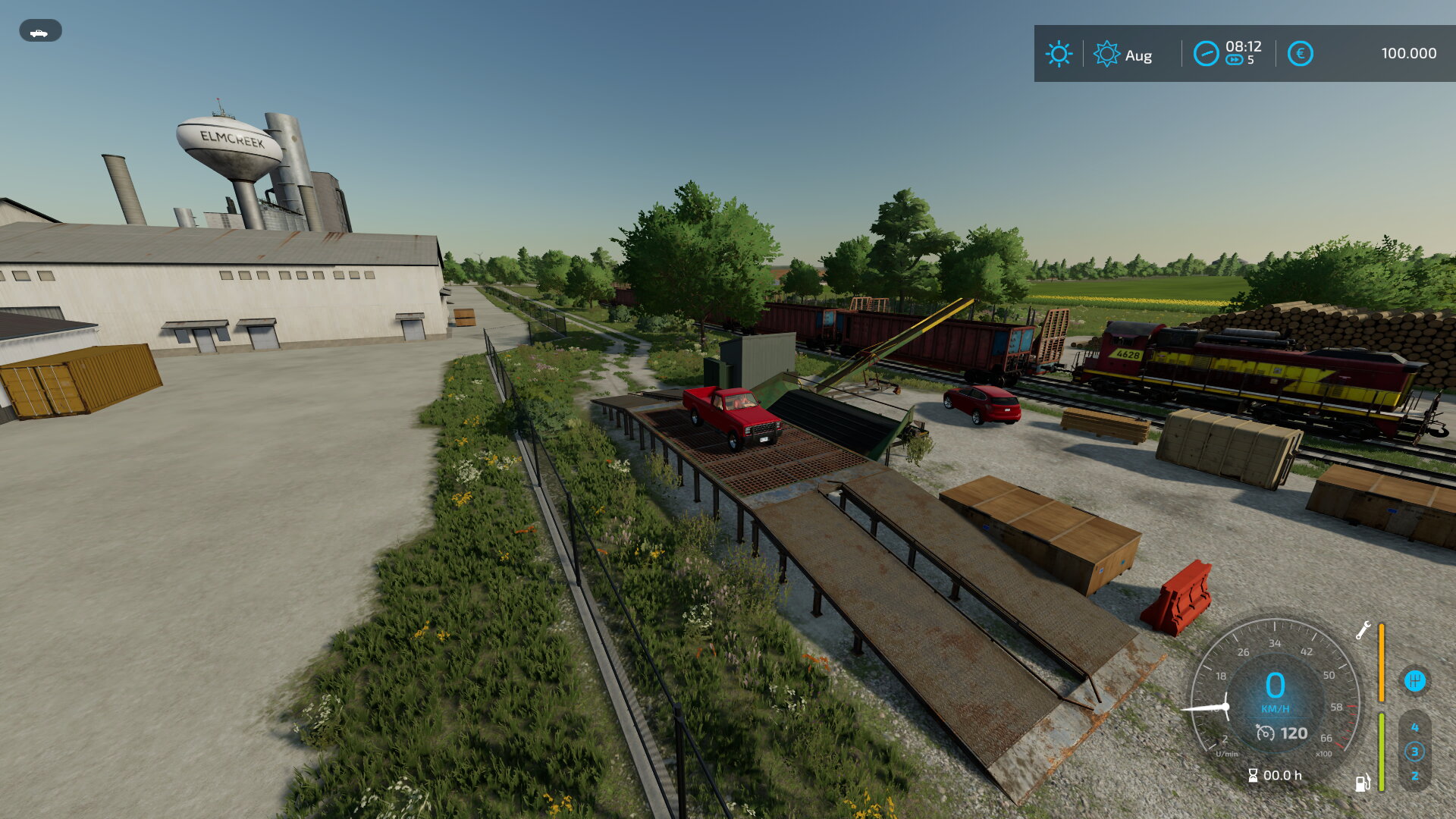Select the highlighted gear 3 indicator
The image size is (1456, 819).
coord(1414,752)
